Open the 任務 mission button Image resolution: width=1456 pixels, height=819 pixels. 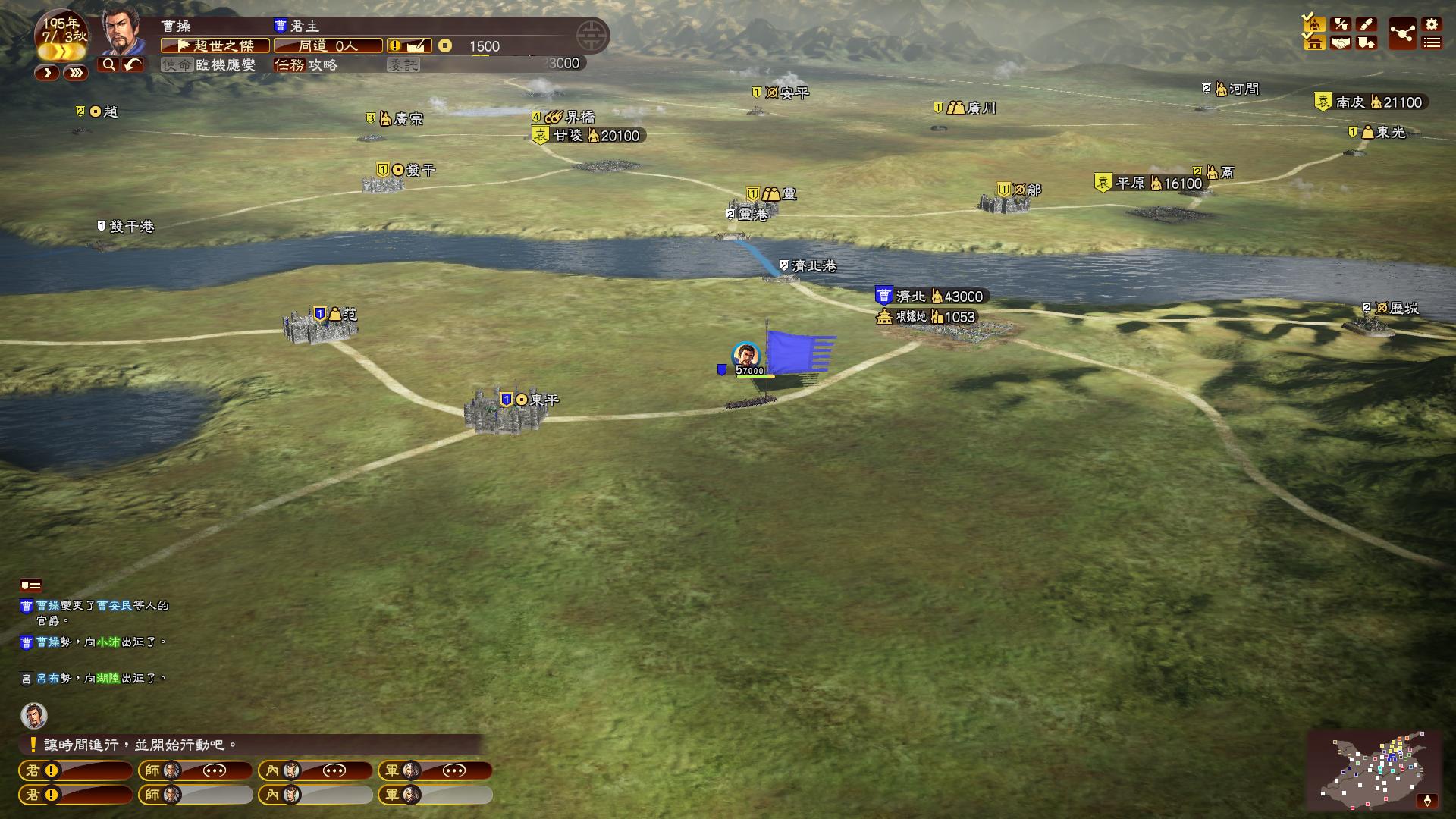306,65
